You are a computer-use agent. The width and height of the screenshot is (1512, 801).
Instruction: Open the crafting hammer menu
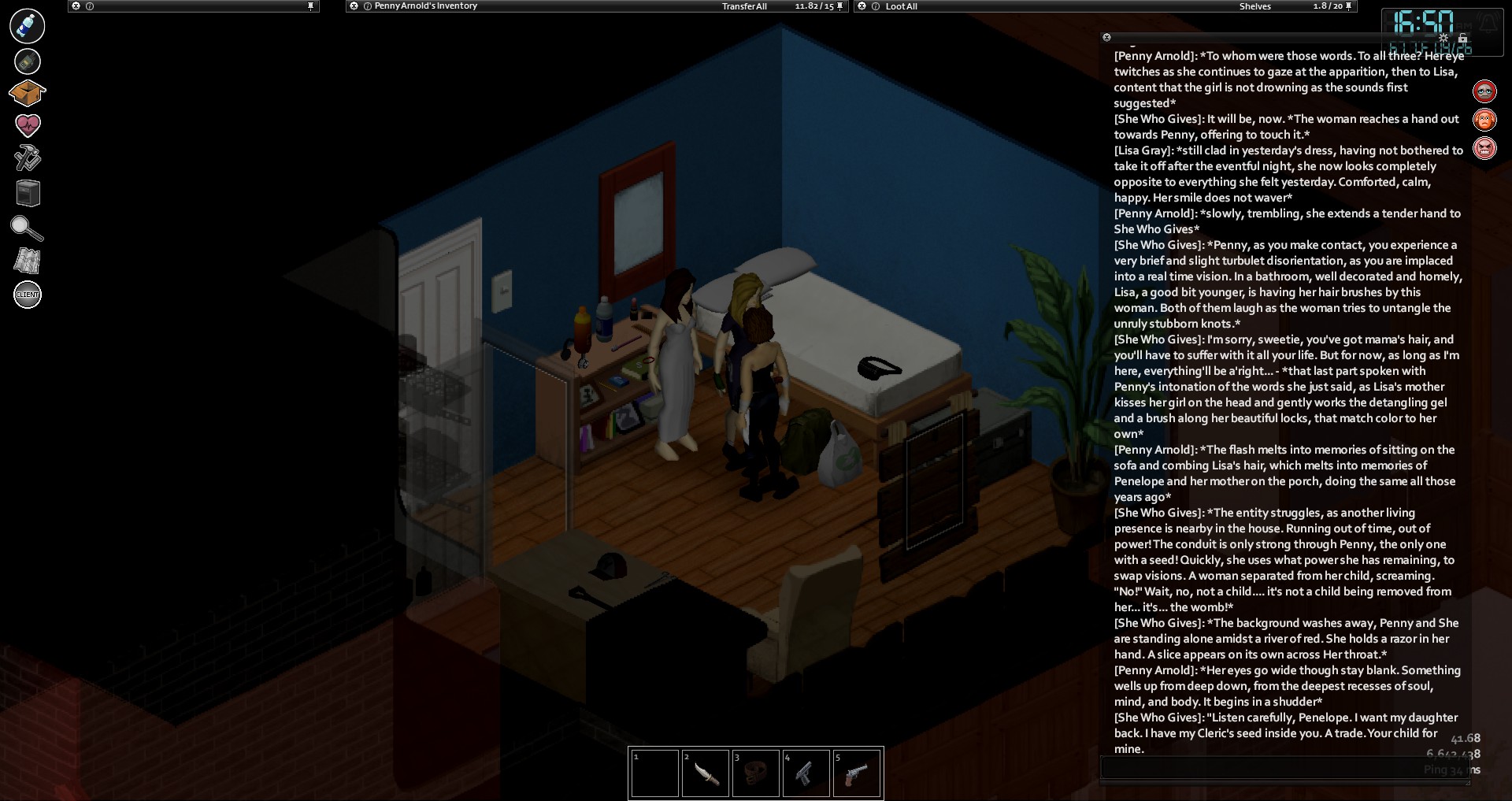28,158
